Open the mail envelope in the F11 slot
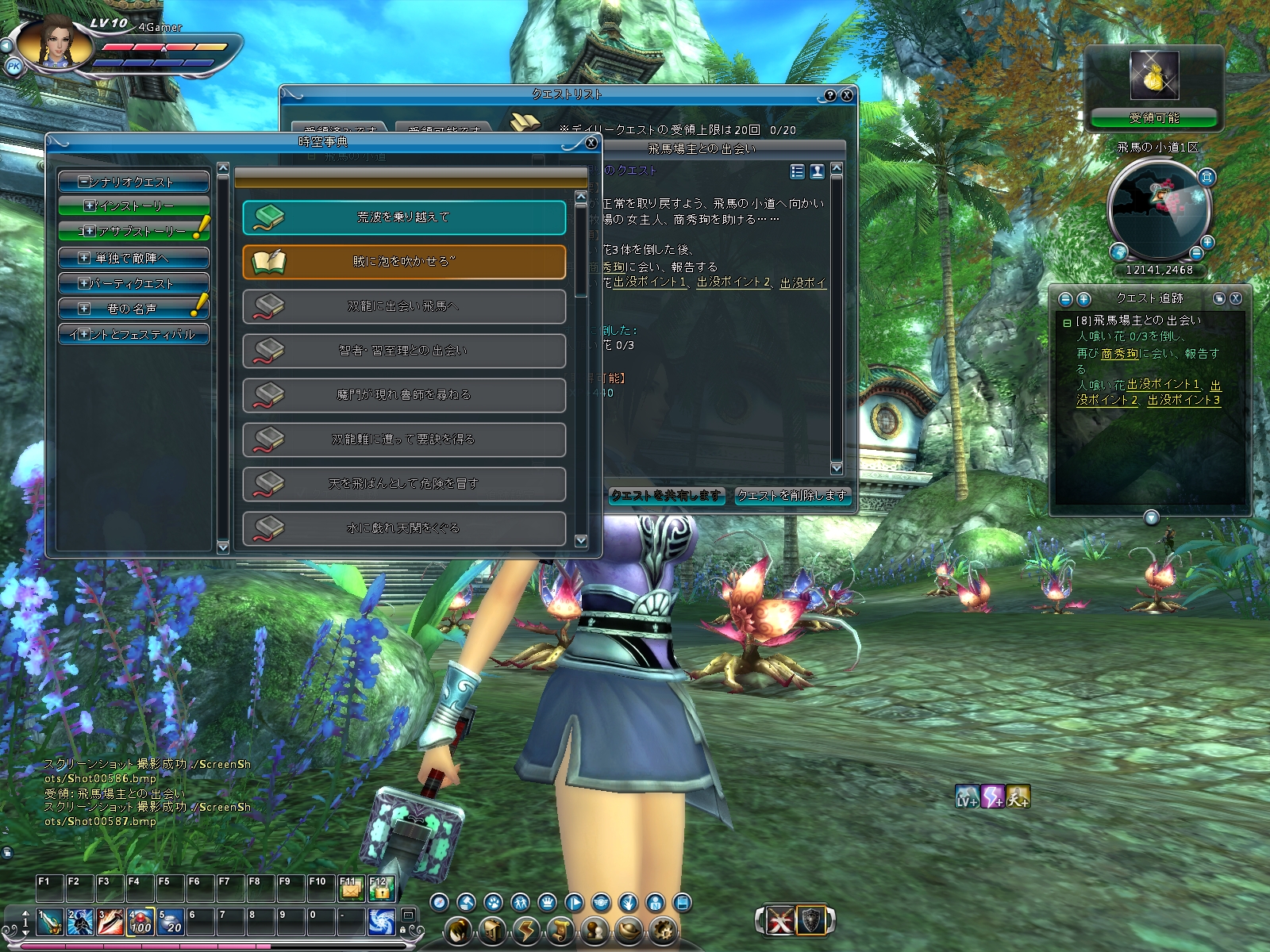 point(350,890)
